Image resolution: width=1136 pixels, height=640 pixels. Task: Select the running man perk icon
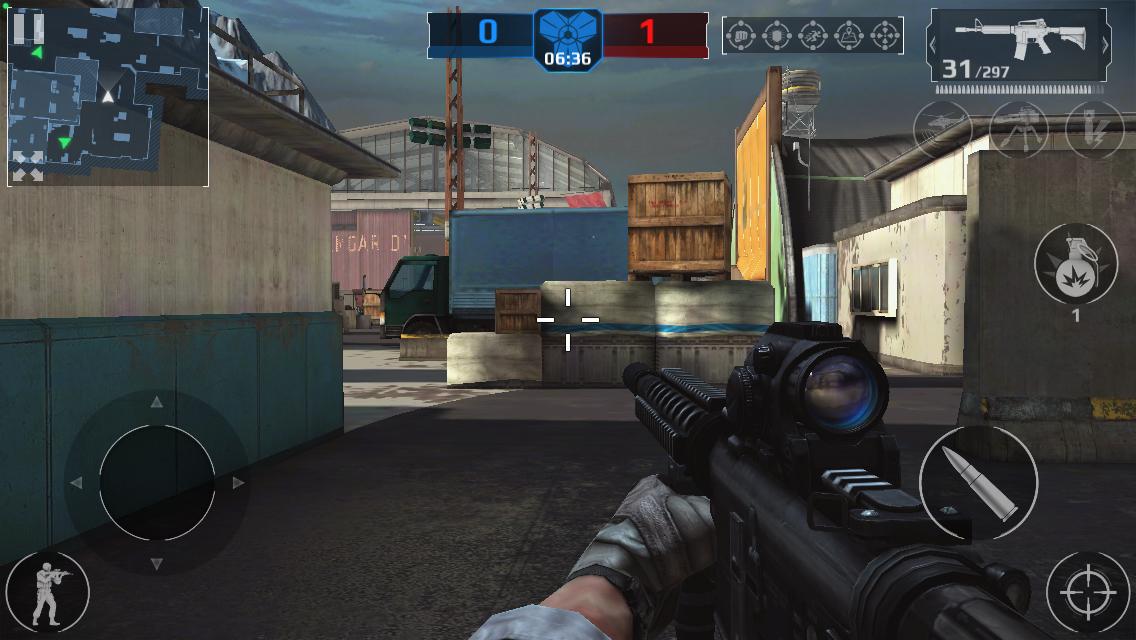(x=813, y=36)
